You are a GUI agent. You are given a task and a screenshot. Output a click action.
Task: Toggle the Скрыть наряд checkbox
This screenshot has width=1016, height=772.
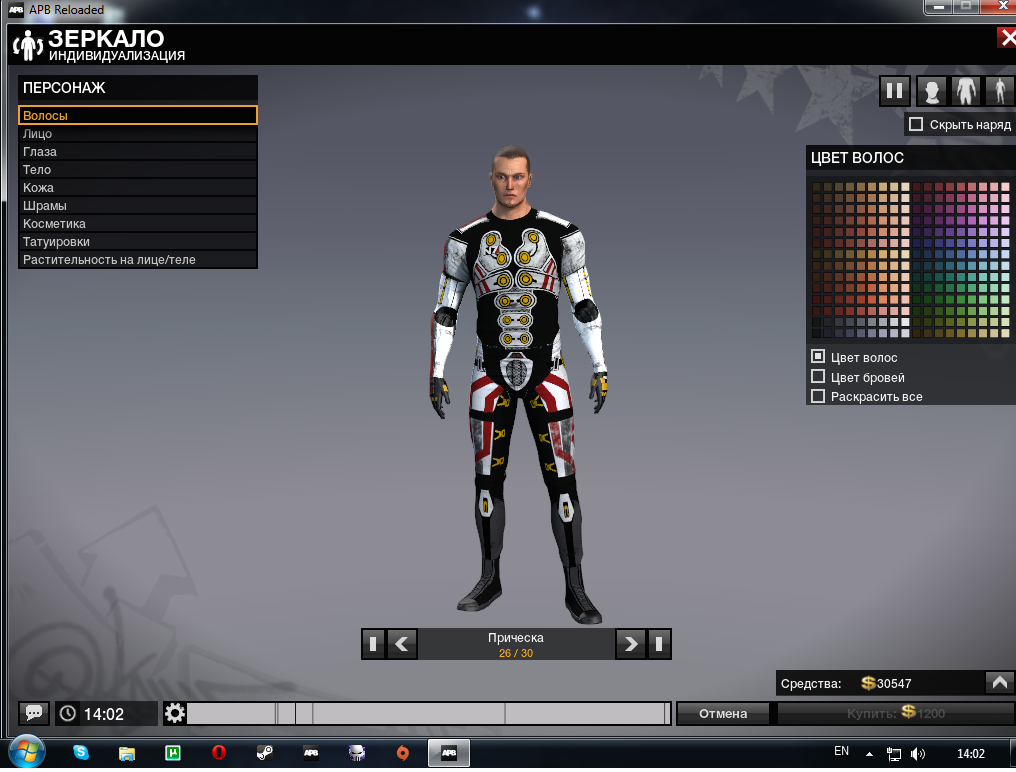tap(915, 125)
